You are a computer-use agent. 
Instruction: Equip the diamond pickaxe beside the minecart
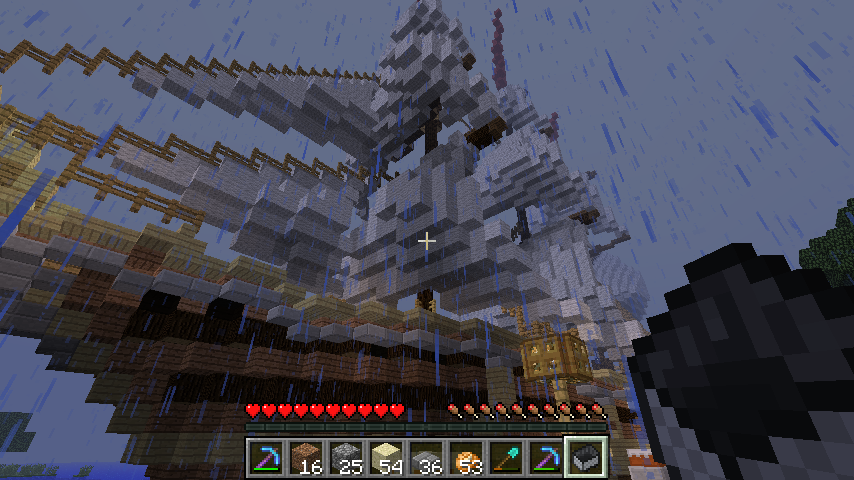pos(545,457)
